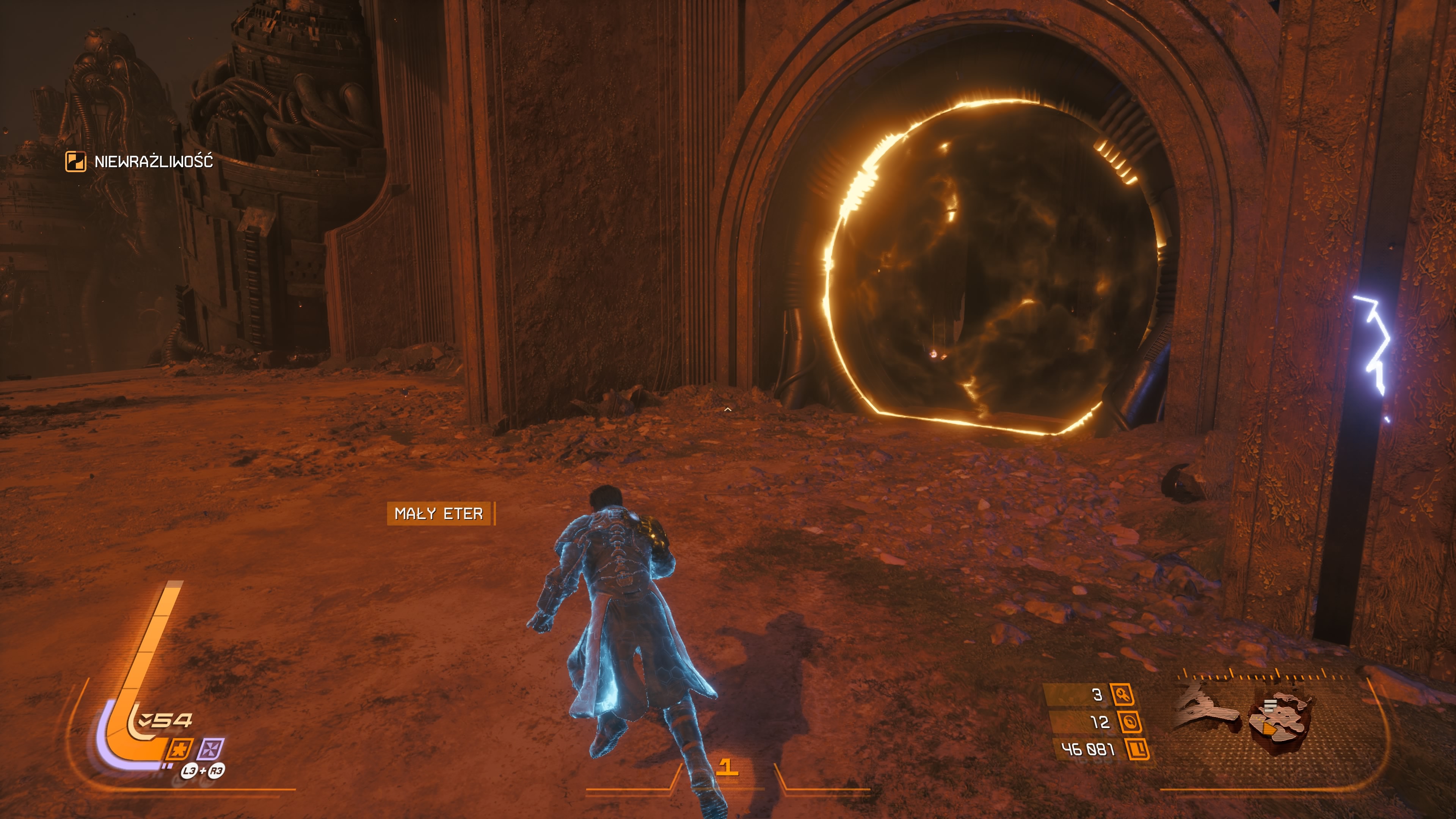Activate the orange star ability icon
The height and width of the screenshot is (819, 1456).
coord(180,750)
